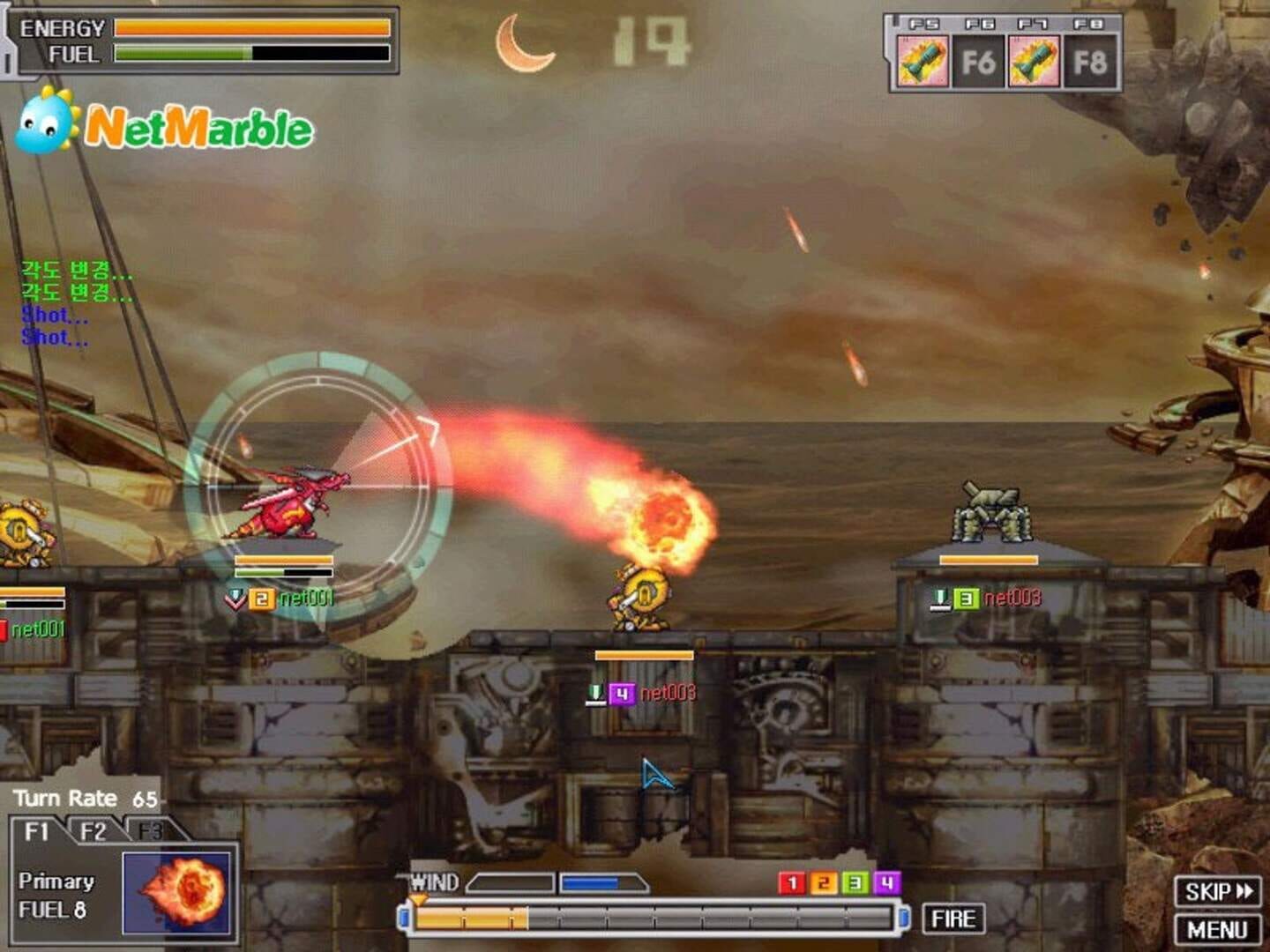1270x952 pixels.
Task: Select the bomb item in slot F5
Action: (923, 62)
